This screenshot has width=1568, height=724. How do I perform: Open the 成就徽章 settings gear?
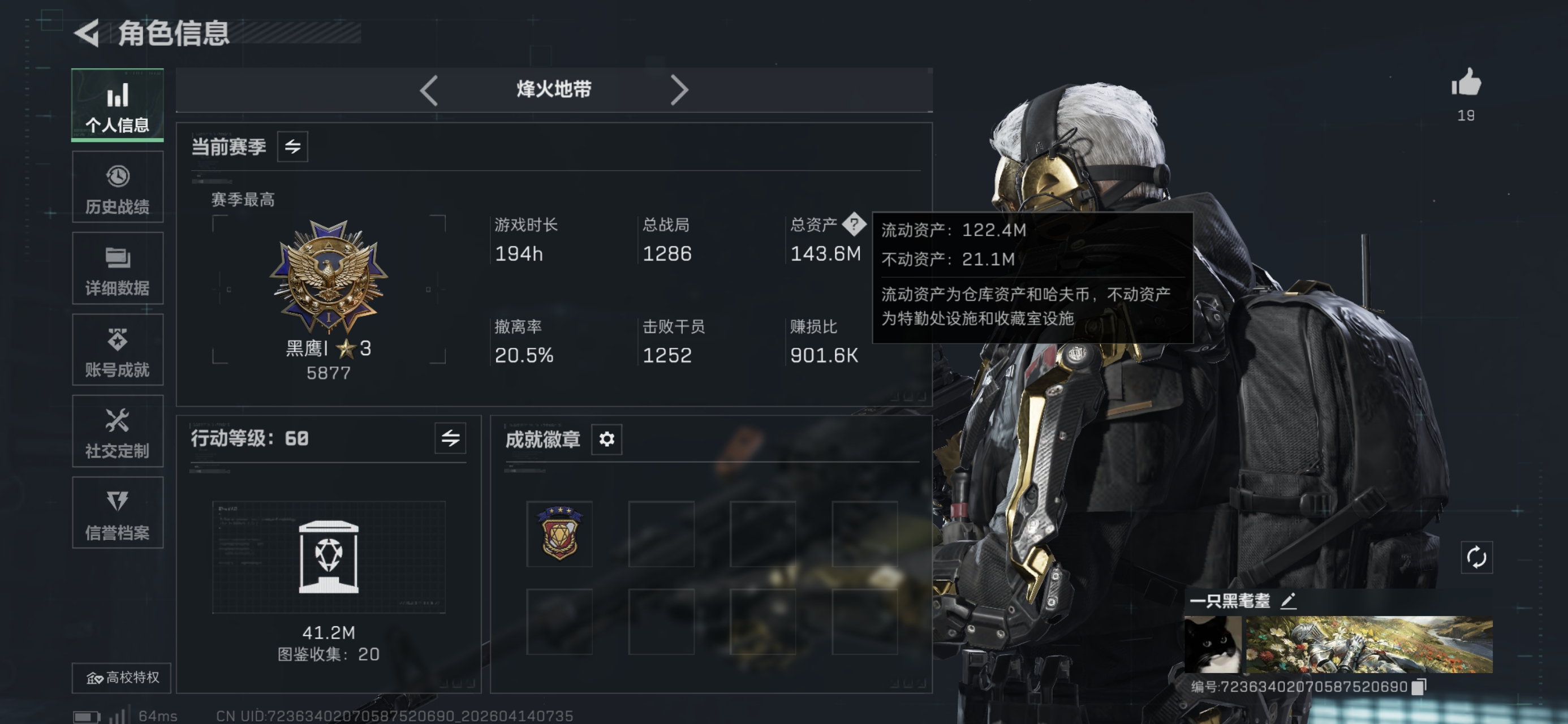pos(608,439)
